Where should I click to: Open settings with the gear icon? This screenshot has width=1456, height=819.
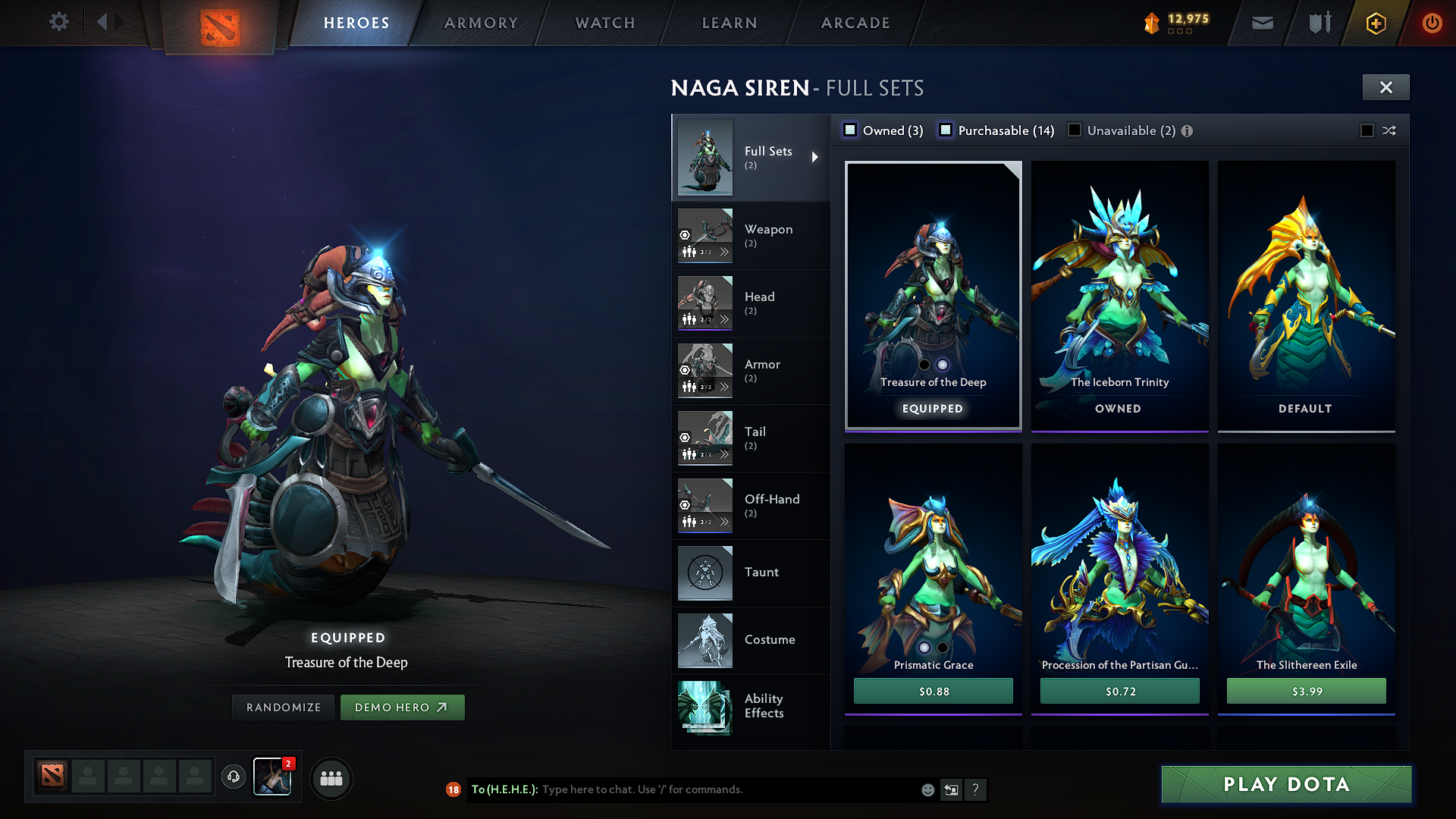(x=58, y=22)
